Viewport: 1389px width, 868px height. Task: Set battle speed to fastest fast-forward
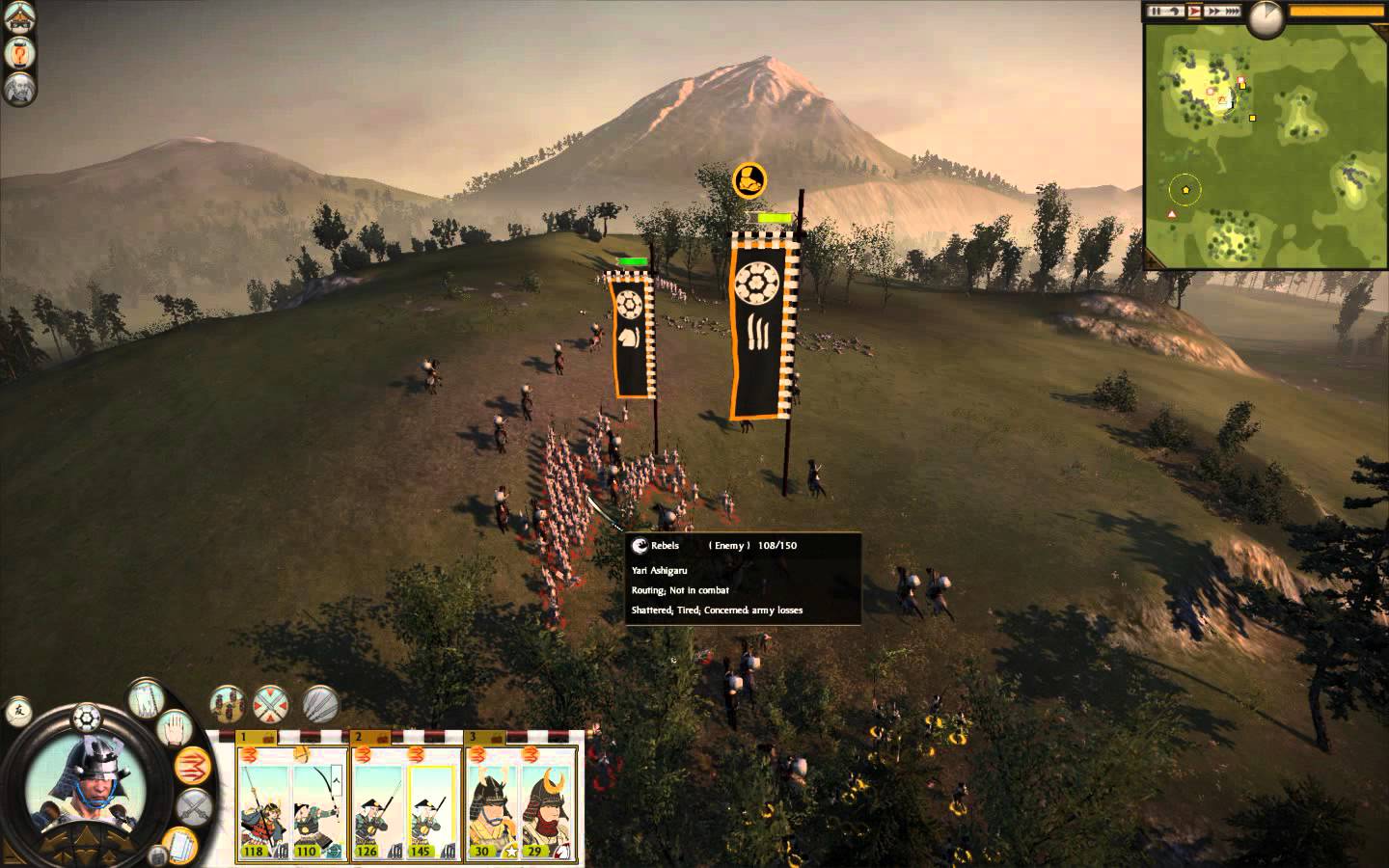point(1236,12)
